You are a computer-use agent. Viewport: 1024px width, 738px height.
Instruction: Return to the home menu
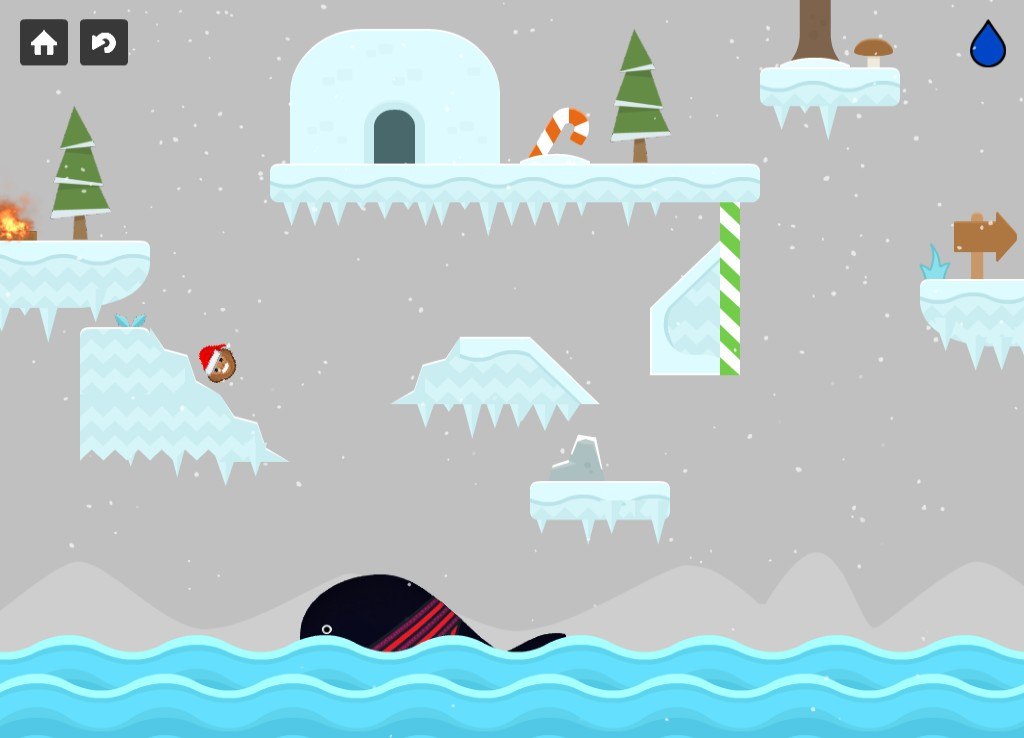[44, 42]
